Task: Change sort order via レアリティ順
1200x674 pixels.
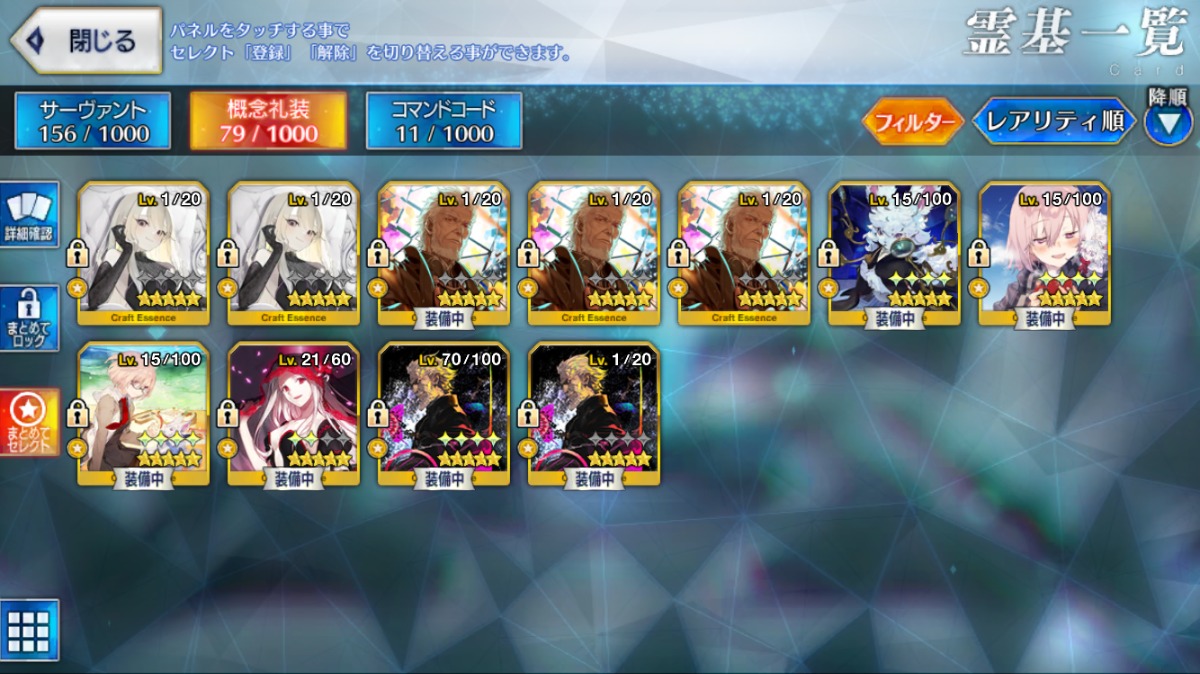Action: pyautogui.click(x=1053, y=122)
